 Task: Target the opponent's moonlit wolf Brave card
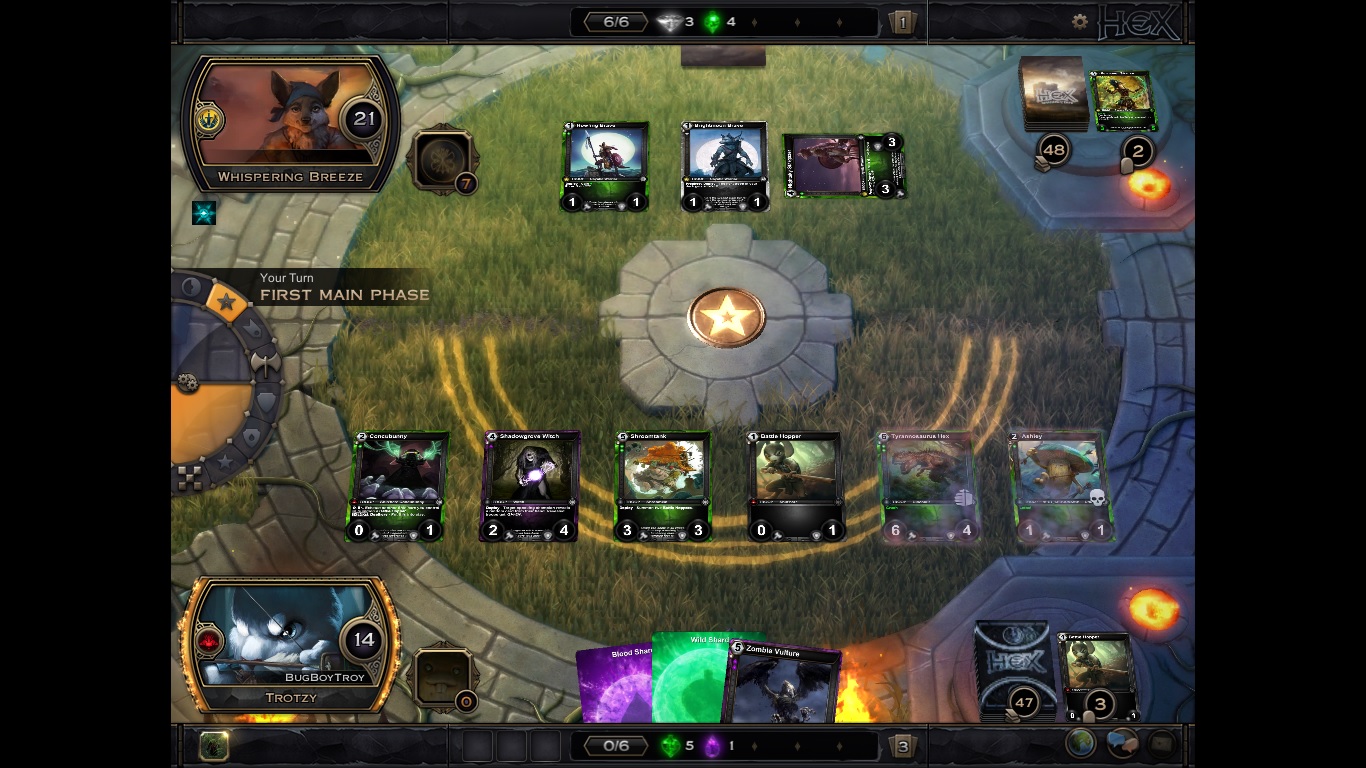coord(724,167)
